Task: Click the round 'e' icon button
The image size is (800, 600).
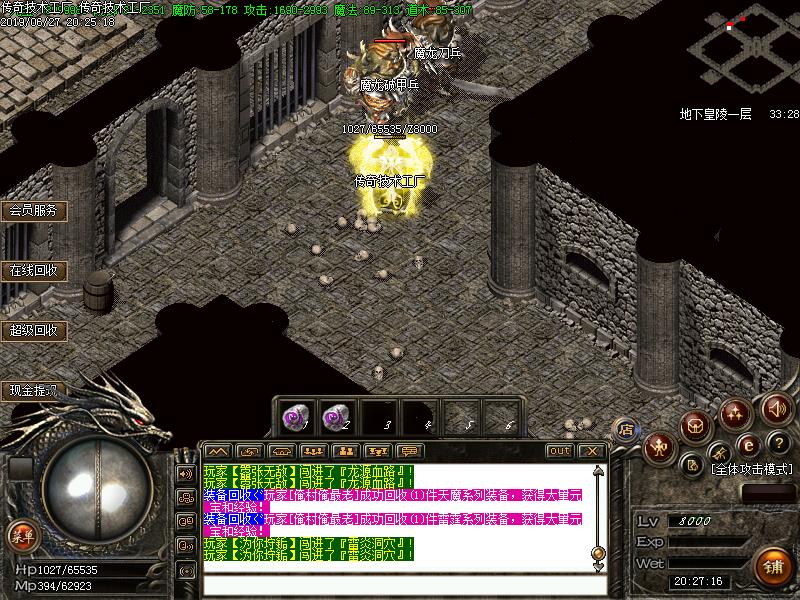Action: click(746, 445)
